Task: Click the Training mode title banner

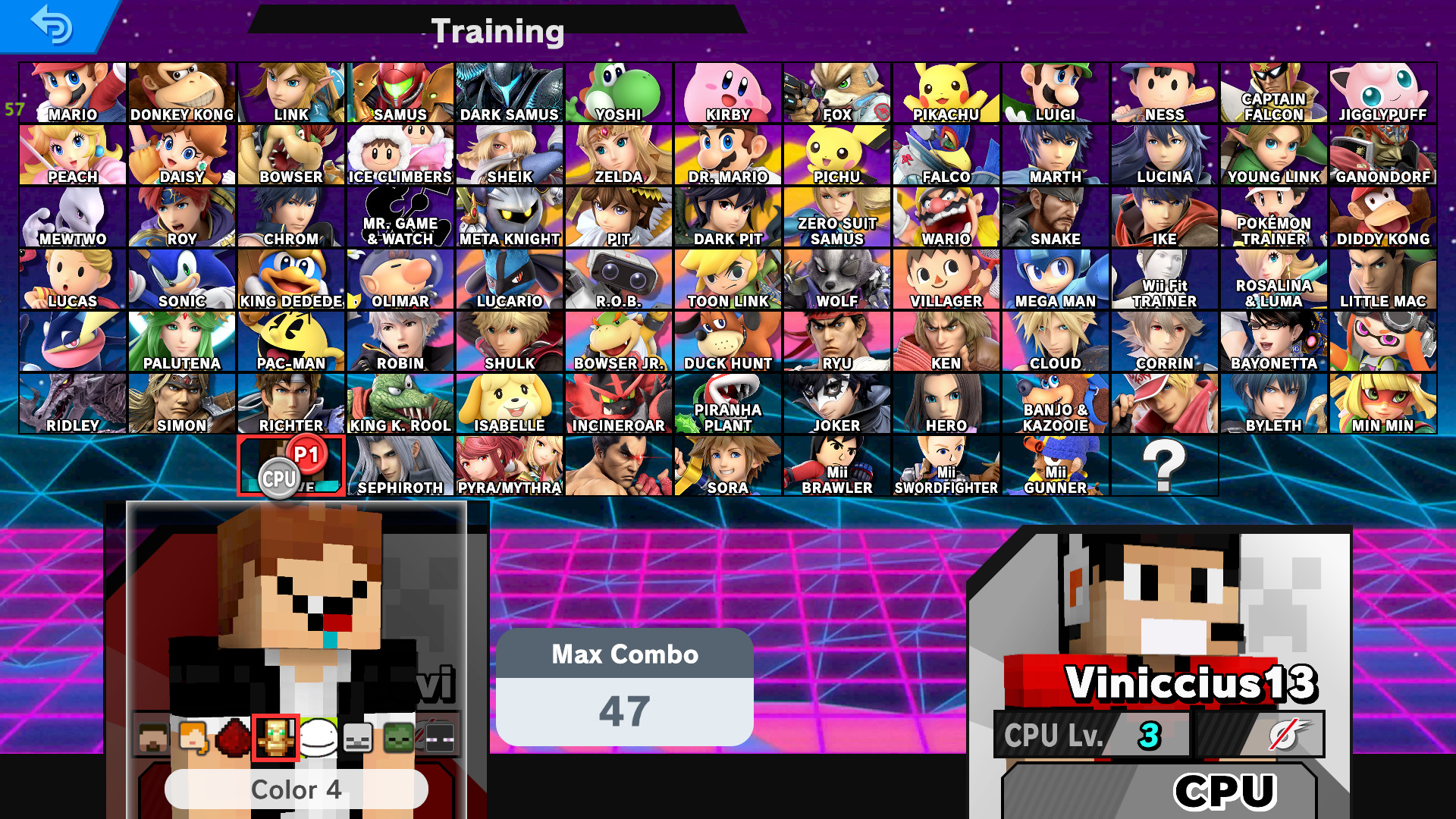Action: pyautogui.click(x=497, y=30)
